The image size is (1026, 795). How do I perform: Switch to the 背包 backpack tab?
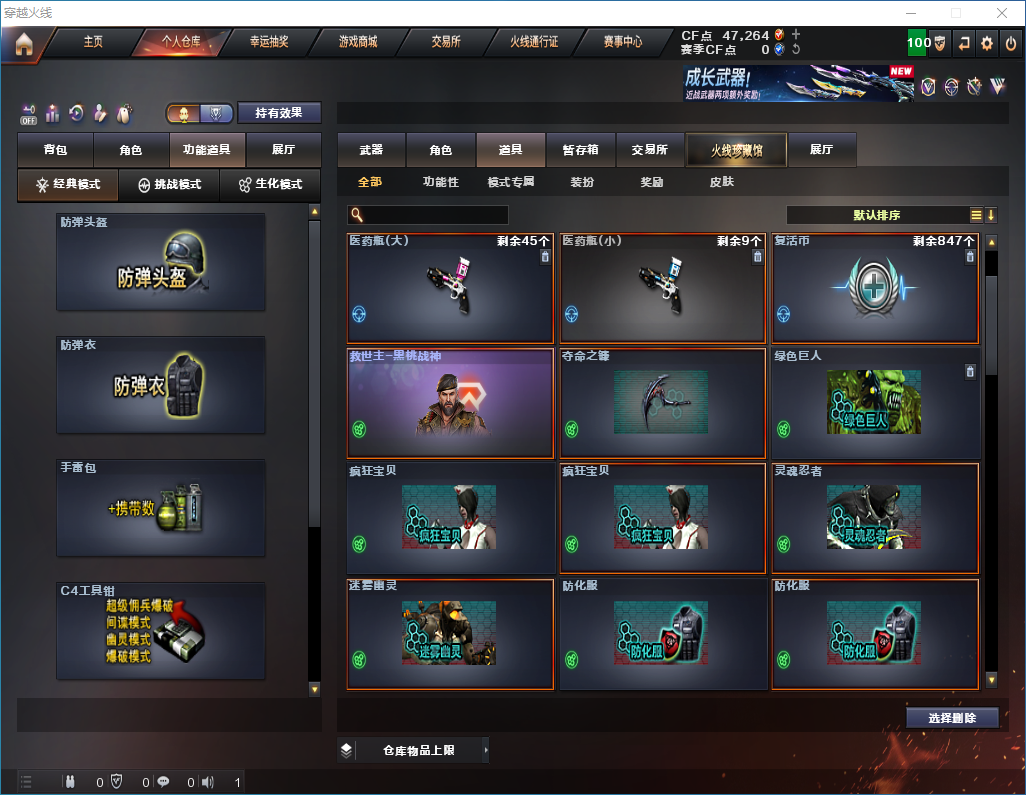tap(55, 150)
